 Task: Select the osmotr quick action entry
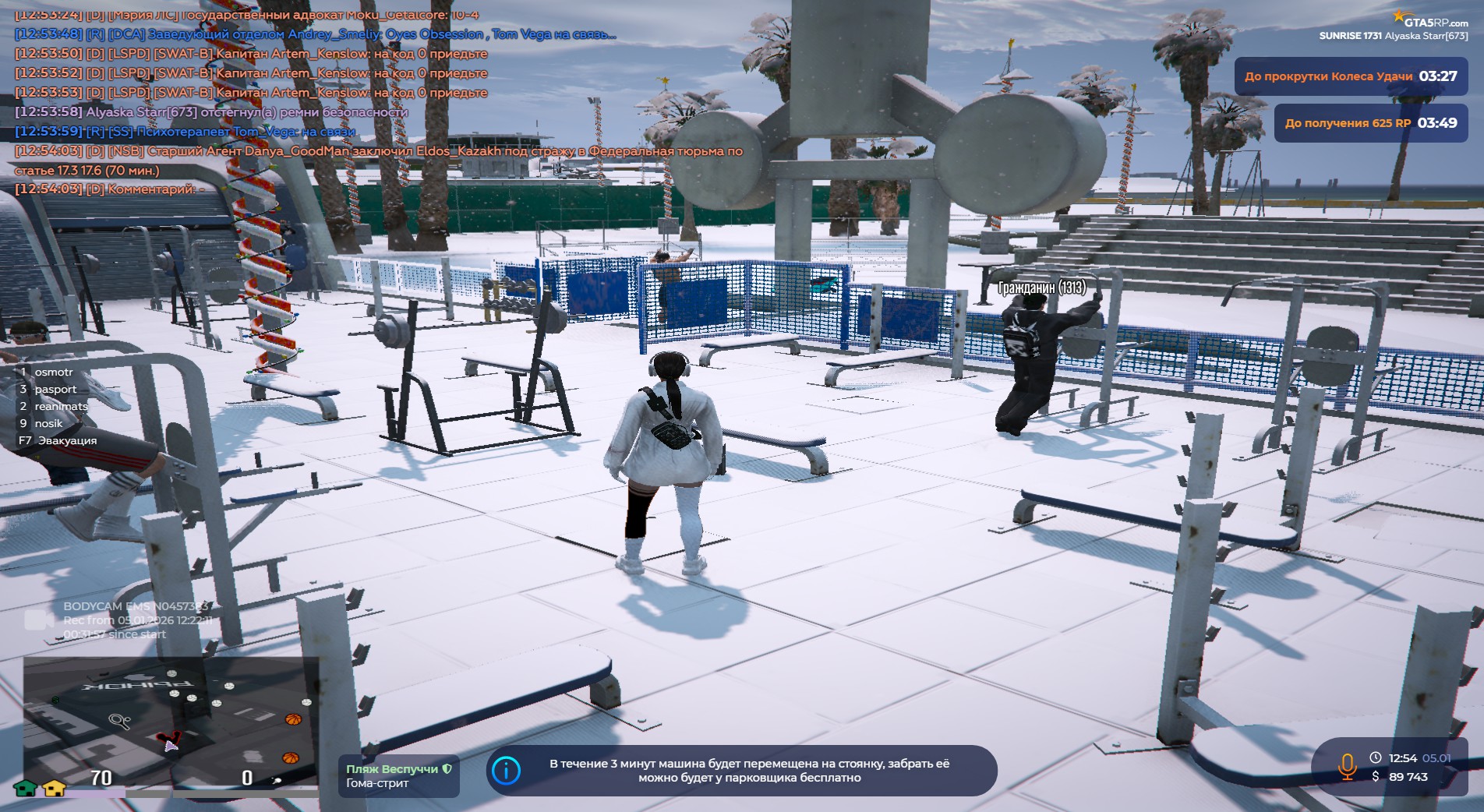click(53, 372)
